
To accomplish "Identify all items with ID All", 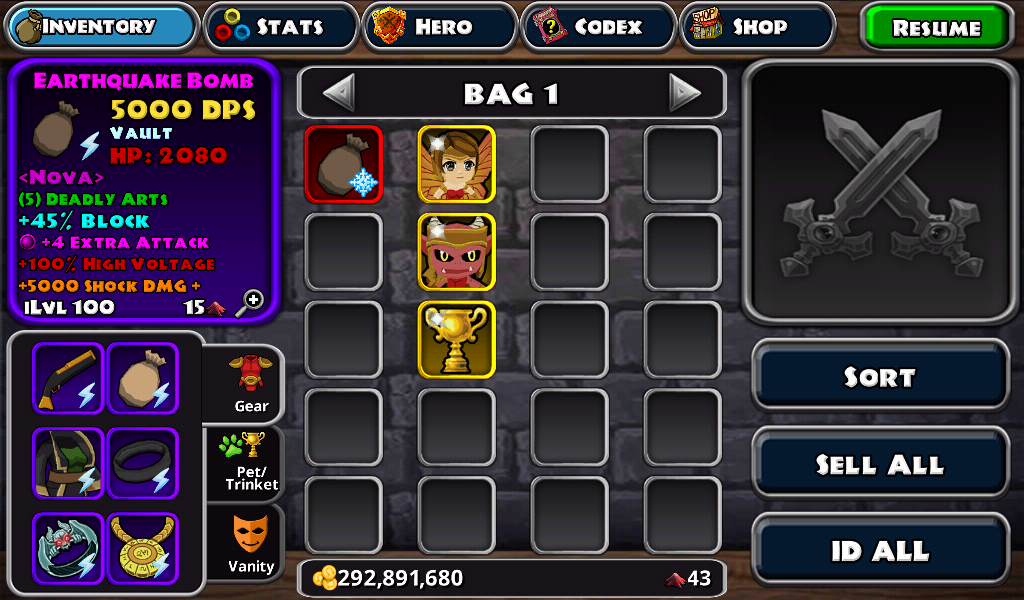I will click(x=880, y=550).
